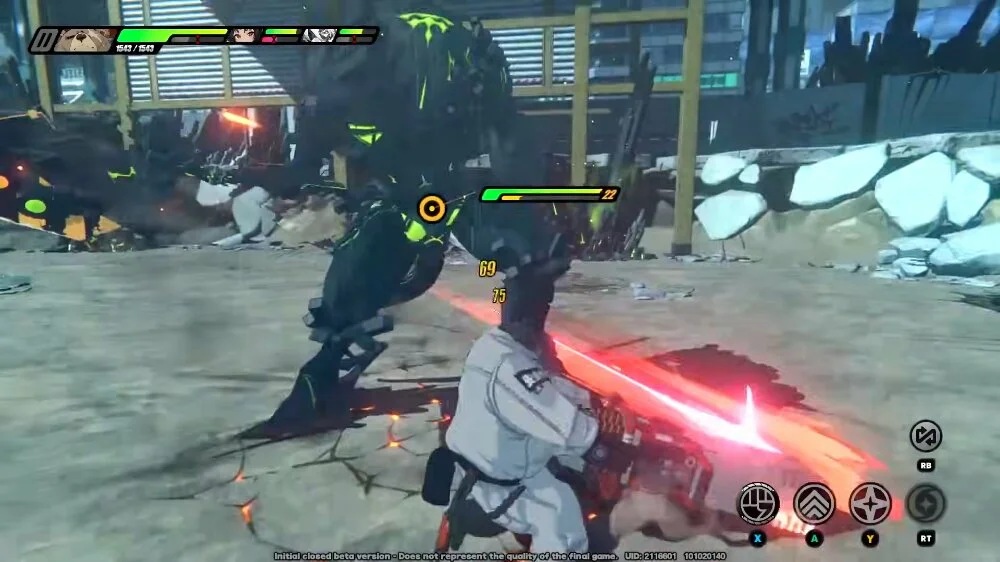Activate the dimmed swirl ultimate icon
The image size is (1000, 562).
click(x=926, y=503)
